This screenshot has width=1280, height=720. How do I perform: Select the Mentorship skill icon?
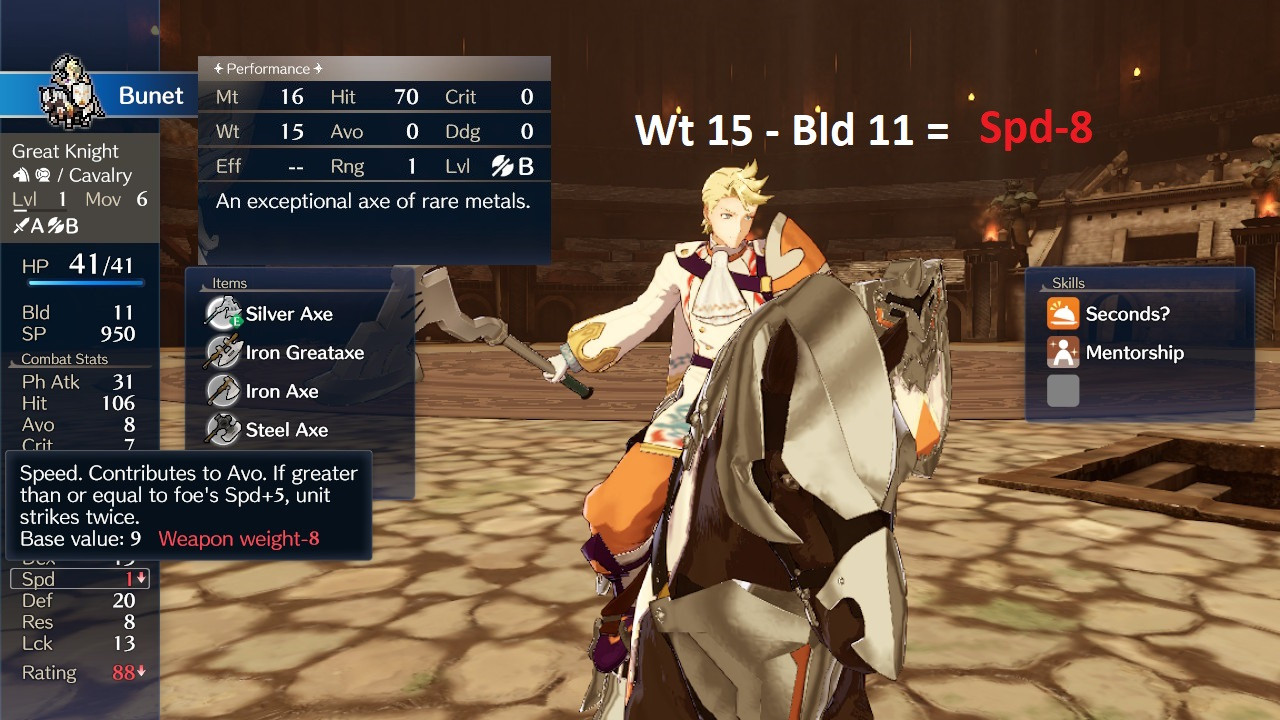(x=1065, y=352)
